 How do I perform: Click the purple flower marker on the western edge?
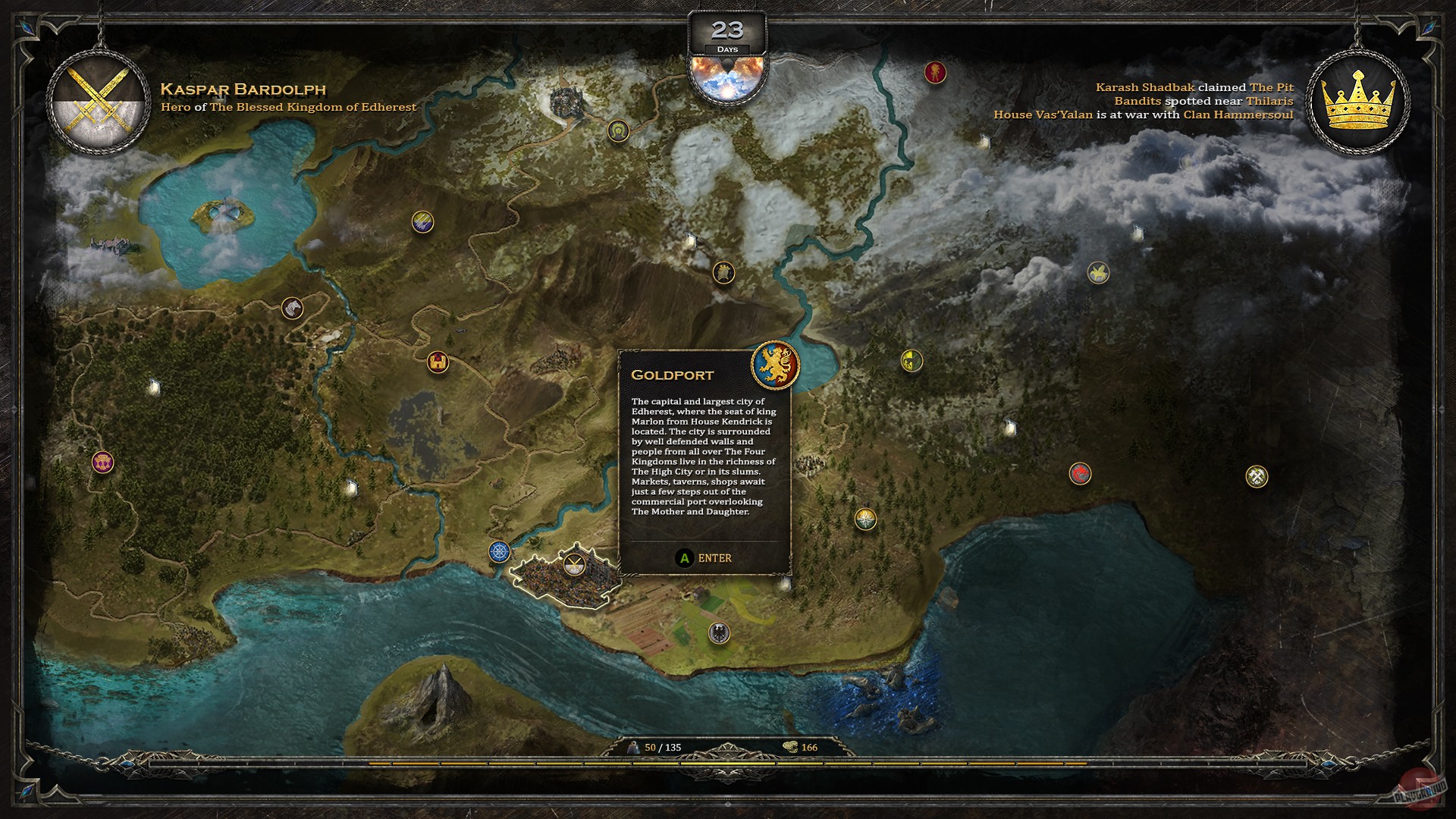[x=102, y=463]
